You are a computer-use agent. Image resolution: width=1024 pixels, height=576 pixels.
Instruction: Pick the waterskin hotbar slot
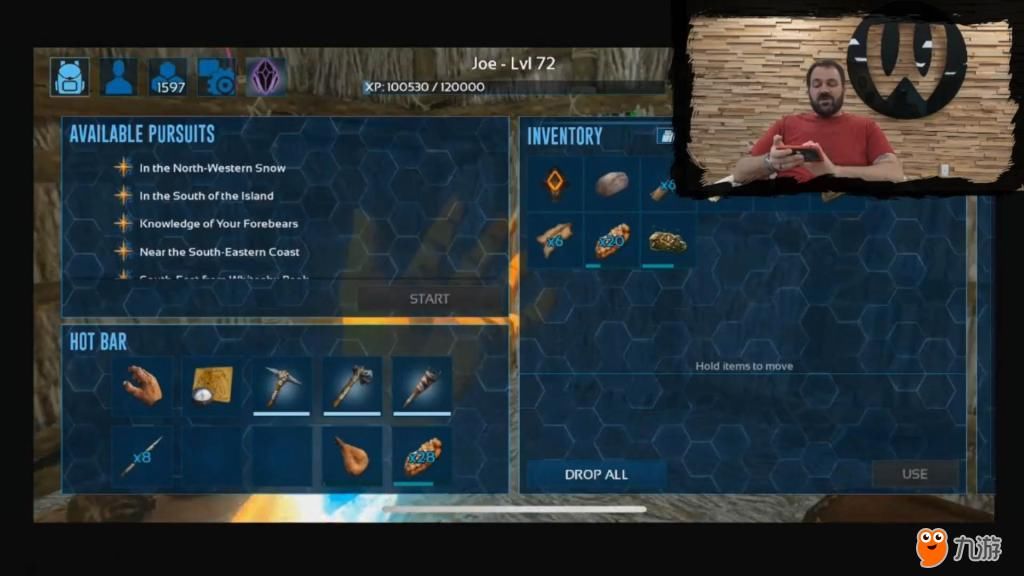pos(351,457)
